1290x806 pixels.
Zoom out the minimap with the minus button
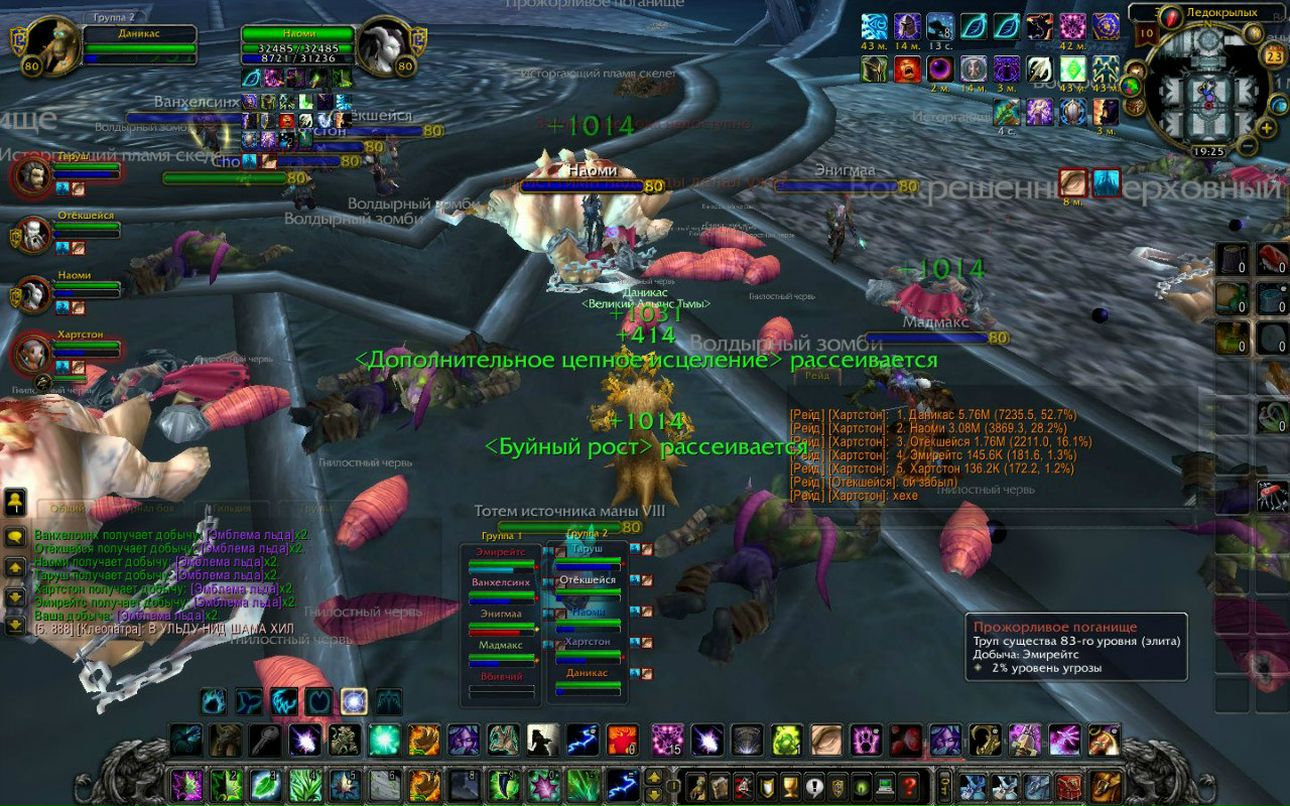[x=1246, y=146]
